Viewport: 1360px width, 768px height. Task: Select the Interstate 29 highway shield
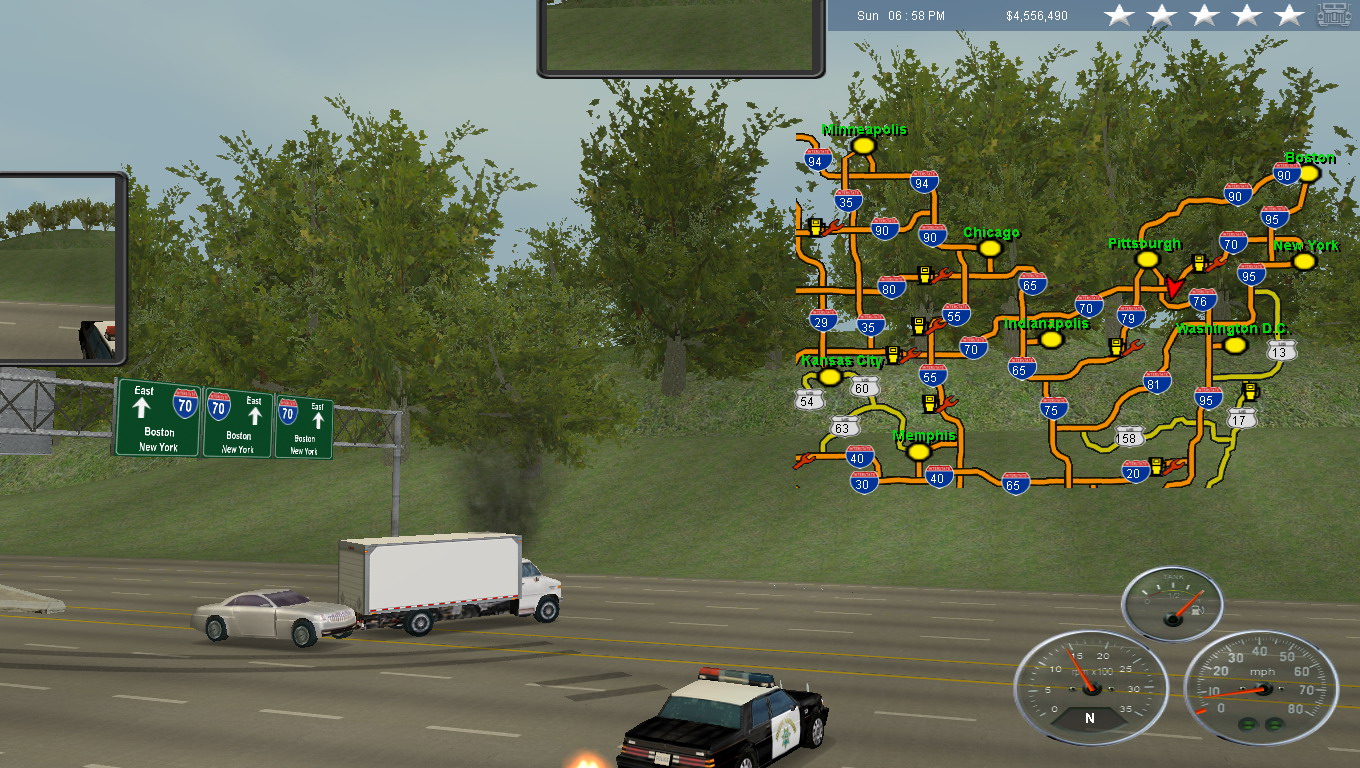823,320
